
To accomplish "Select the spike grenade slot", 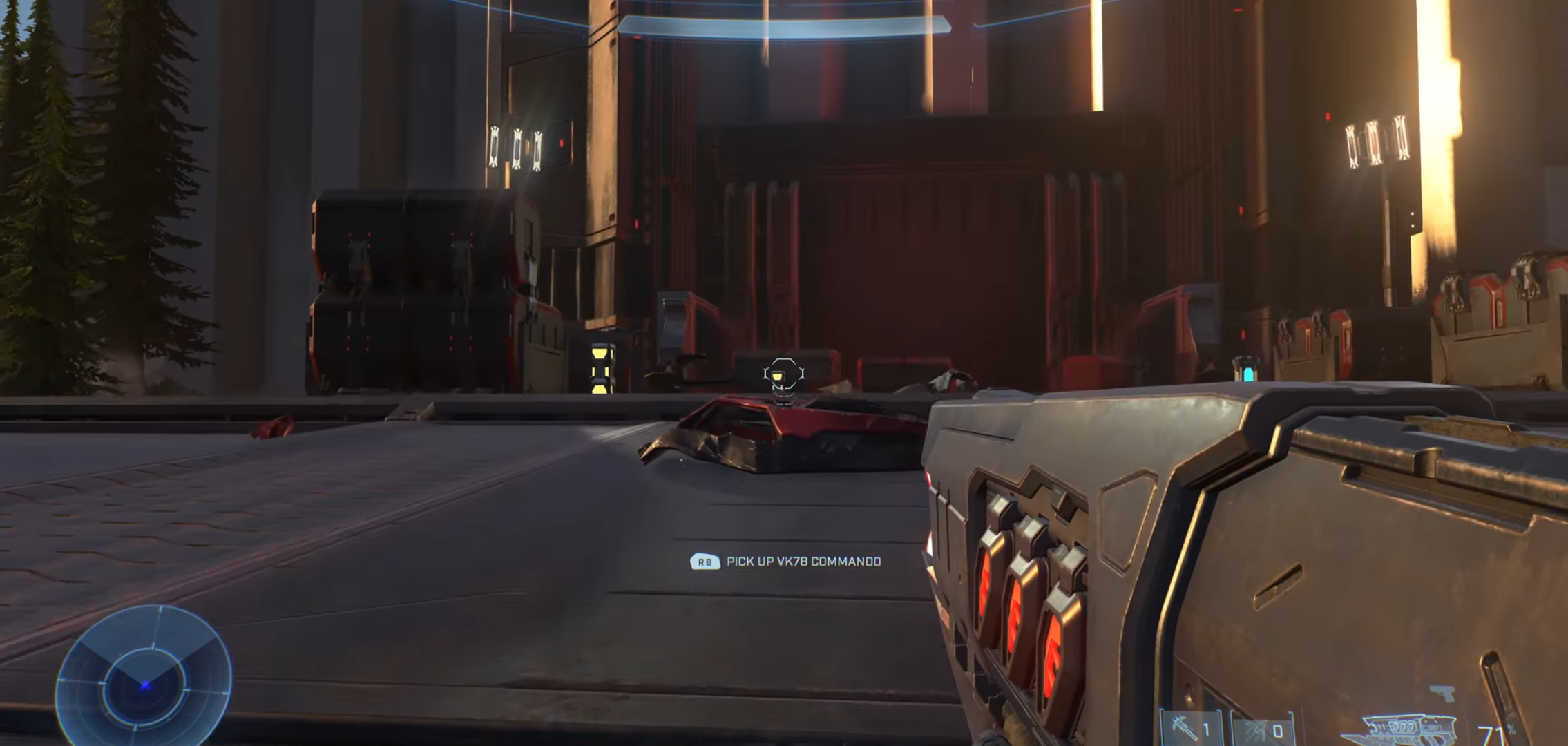I will pyautogui.click(x=1189, y=729).
